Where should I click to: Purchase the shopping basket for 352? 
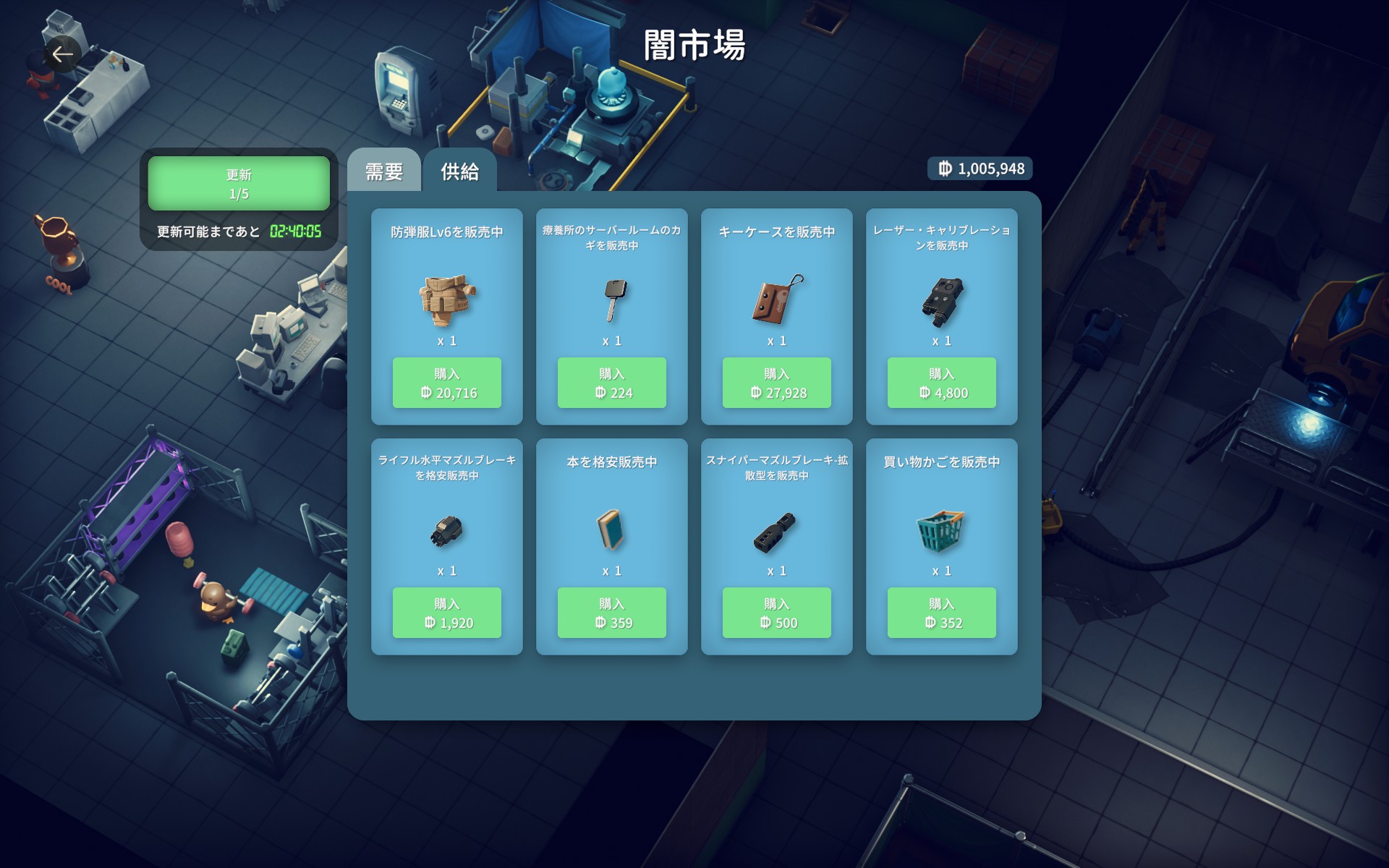coord(941,613)
